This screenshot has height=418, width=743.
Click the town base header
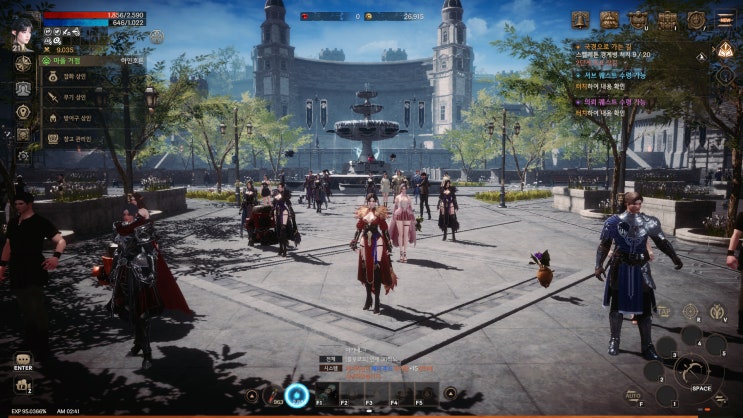point(73,60)
